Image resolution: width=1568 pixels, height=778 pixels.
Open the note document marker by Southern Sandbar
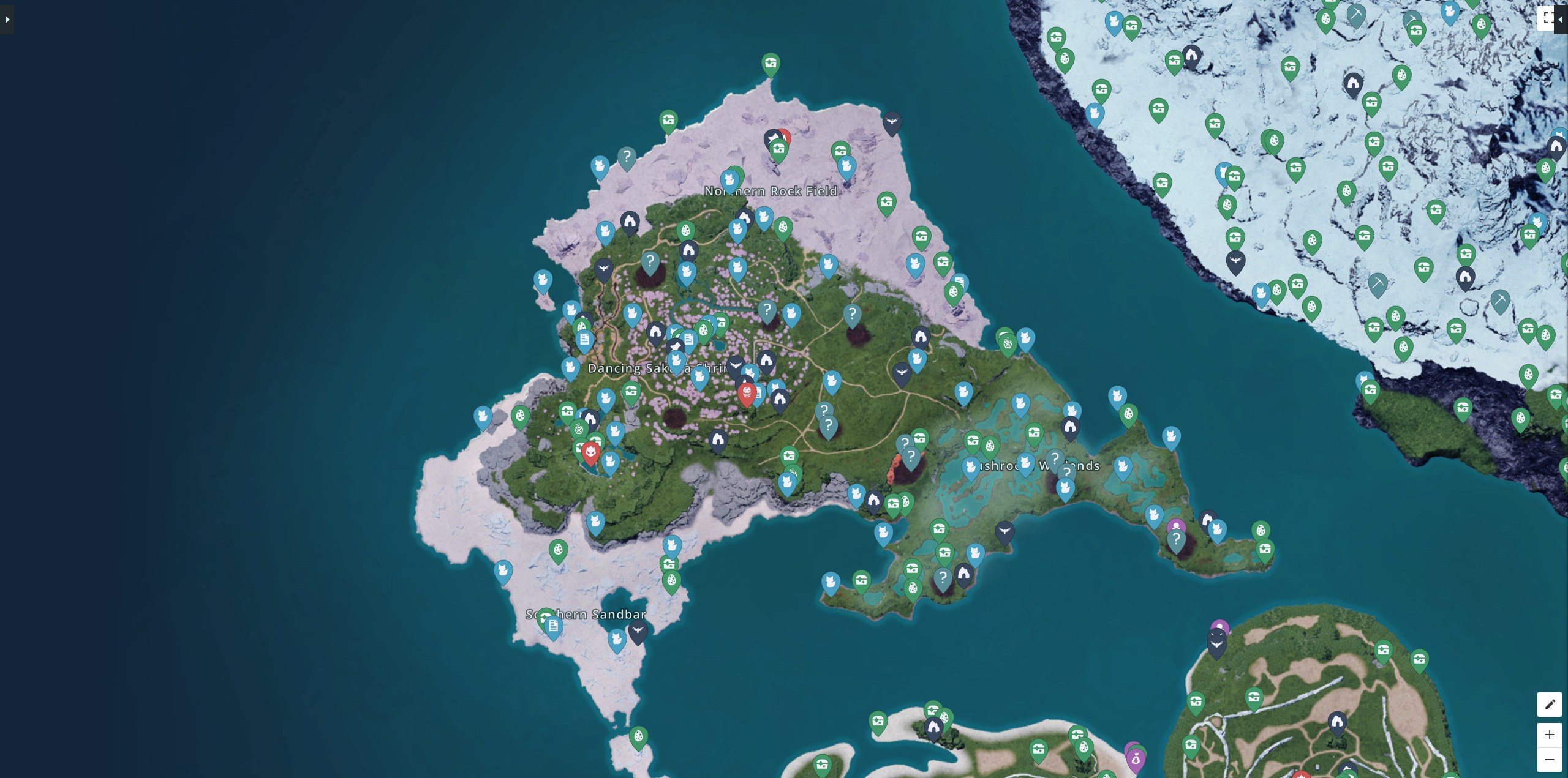pos(553,626)
